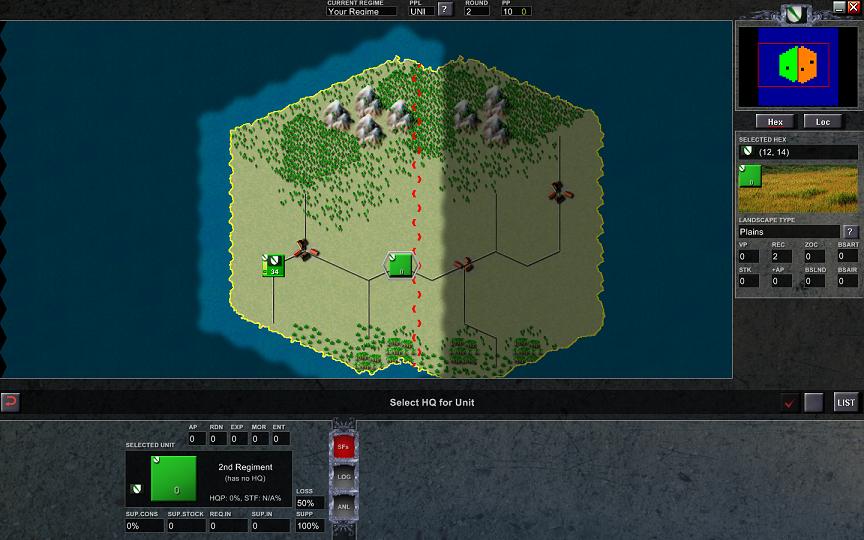Switch to the Loc view button

823,122
